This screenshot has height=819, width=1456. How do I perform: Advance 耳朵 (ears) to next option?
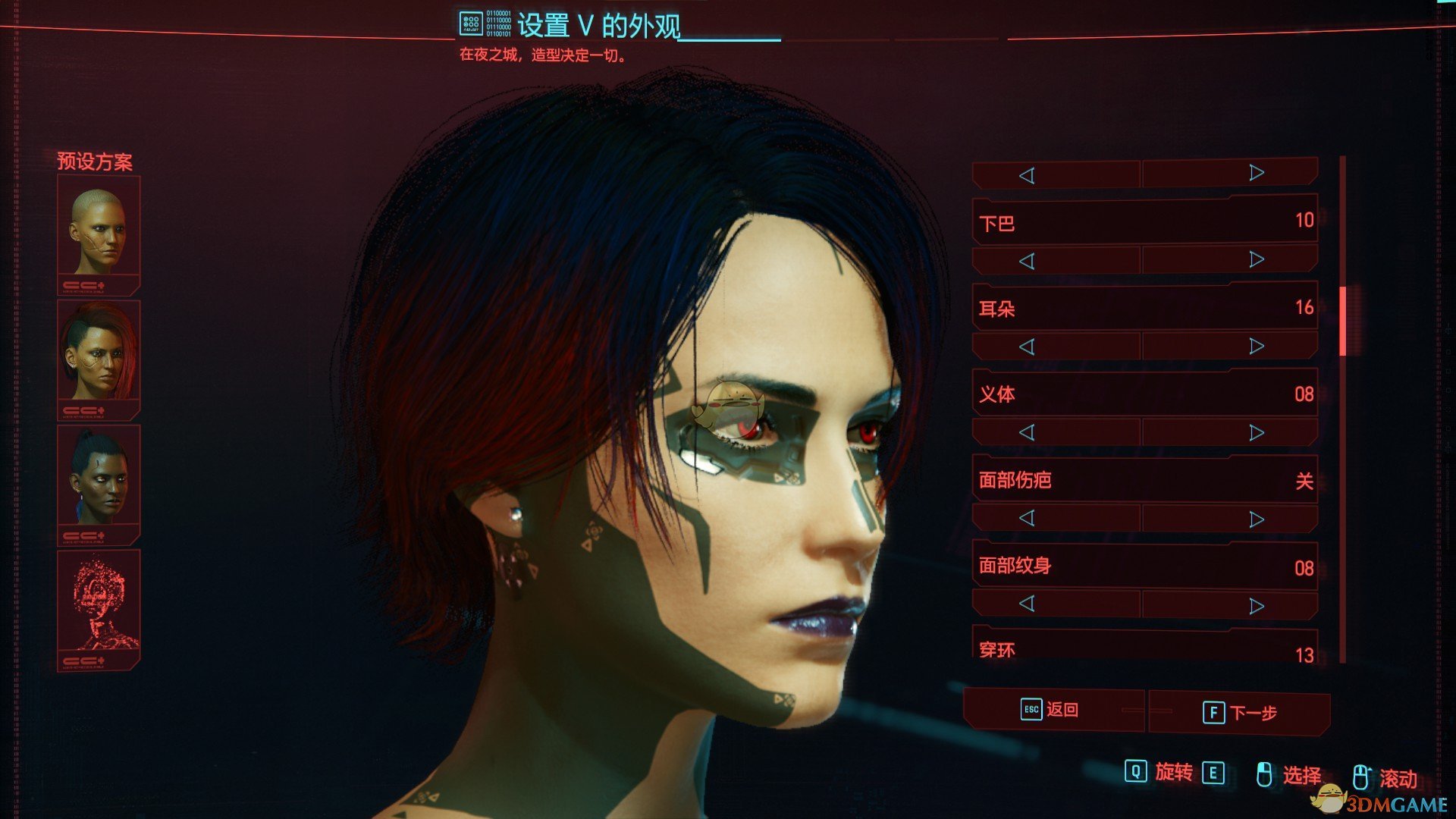point(1256,346)
